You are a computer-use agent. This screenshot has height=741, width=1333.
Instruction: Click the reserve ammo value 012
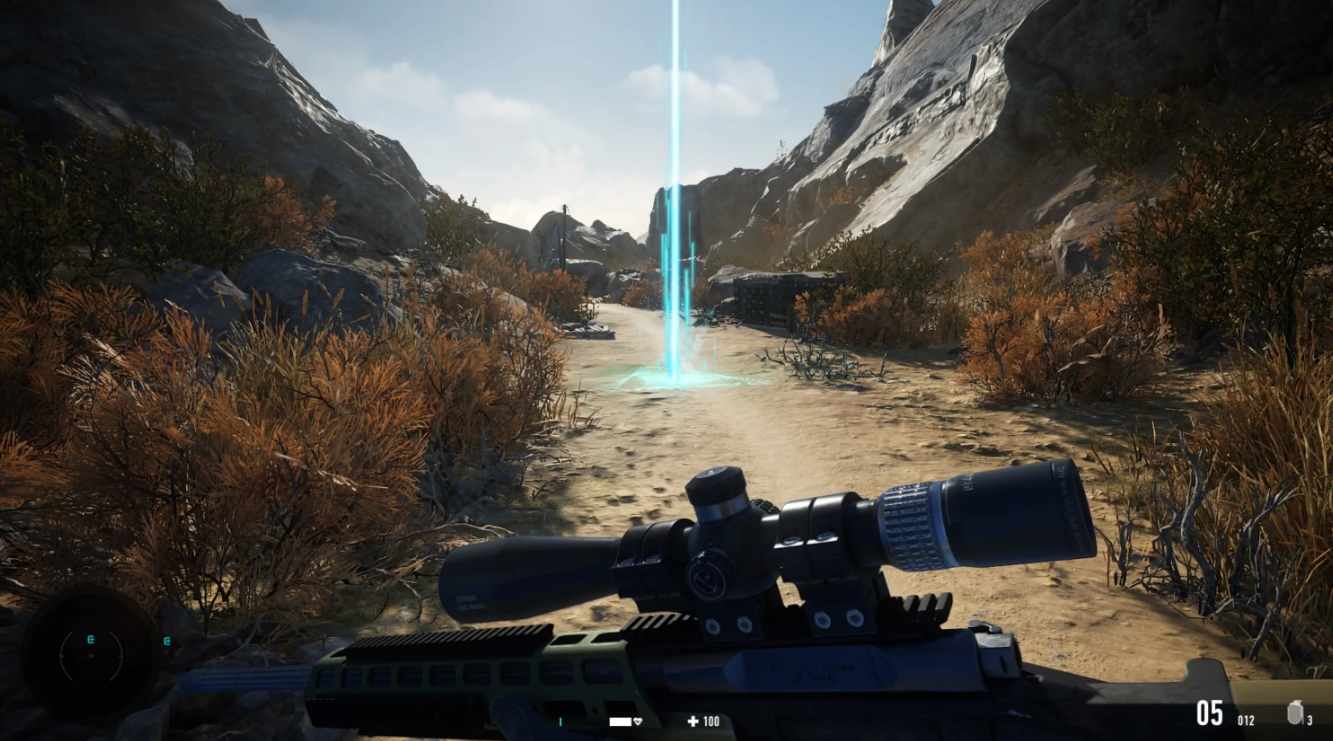tap(1246, 720)
